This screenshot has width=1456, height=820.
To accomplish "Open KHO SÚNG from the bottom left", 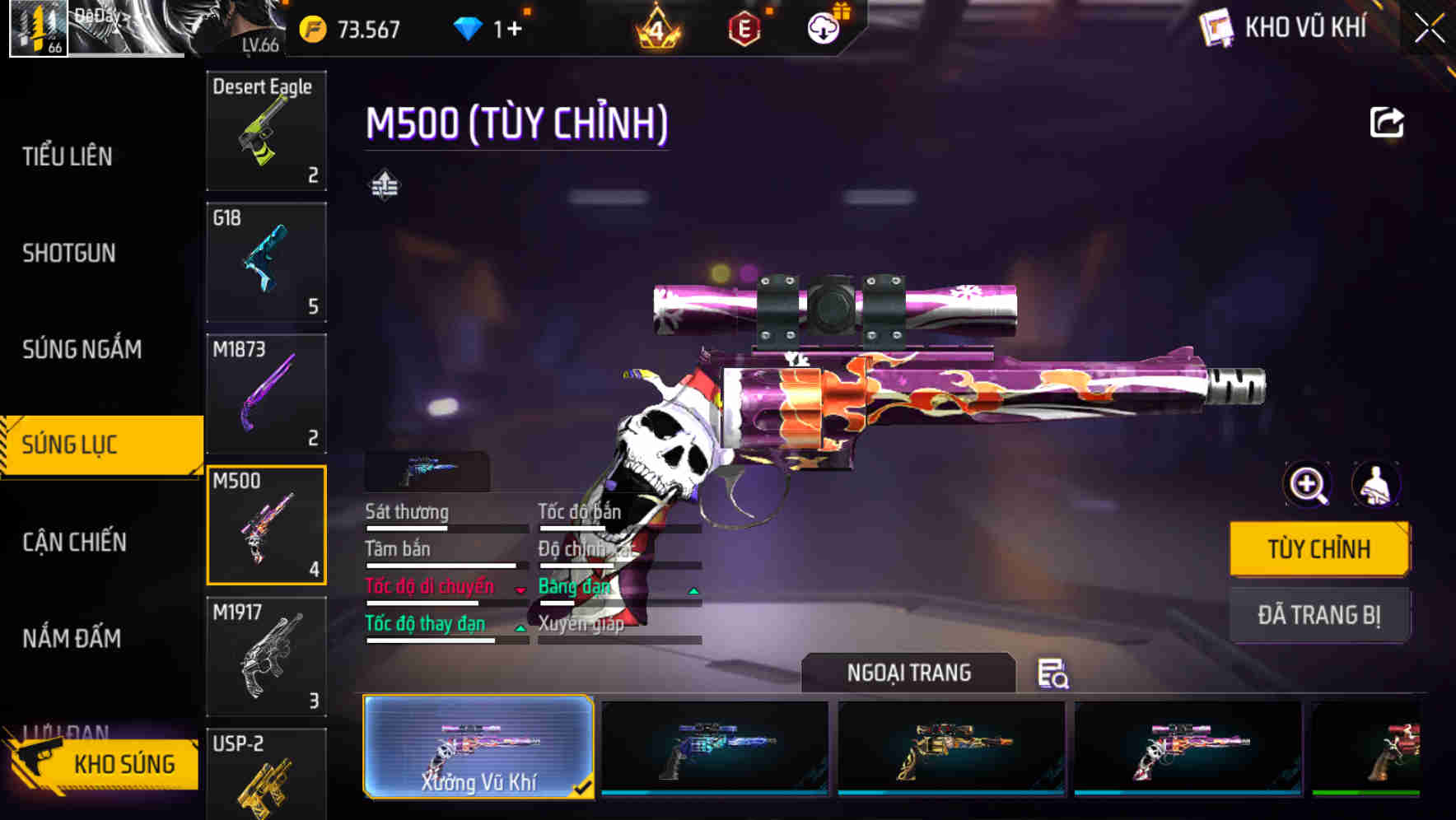I will [x=124, y=763].
